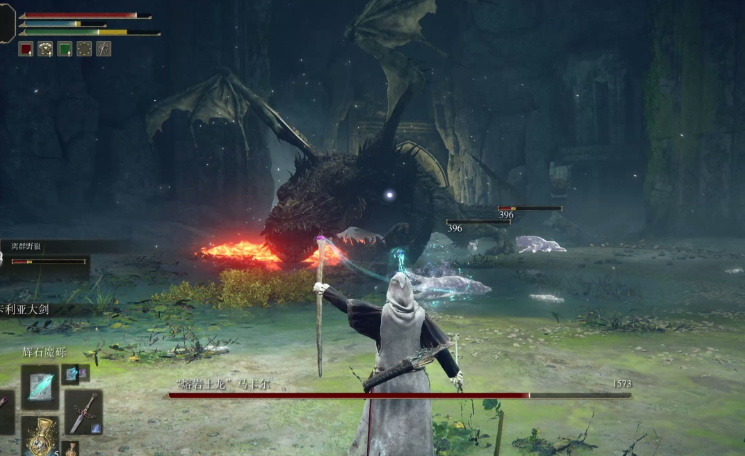Screen dimensions: 745x456
Task: Click the red square buff status icon
Action: pyautogui.click(x=25, y=48)
